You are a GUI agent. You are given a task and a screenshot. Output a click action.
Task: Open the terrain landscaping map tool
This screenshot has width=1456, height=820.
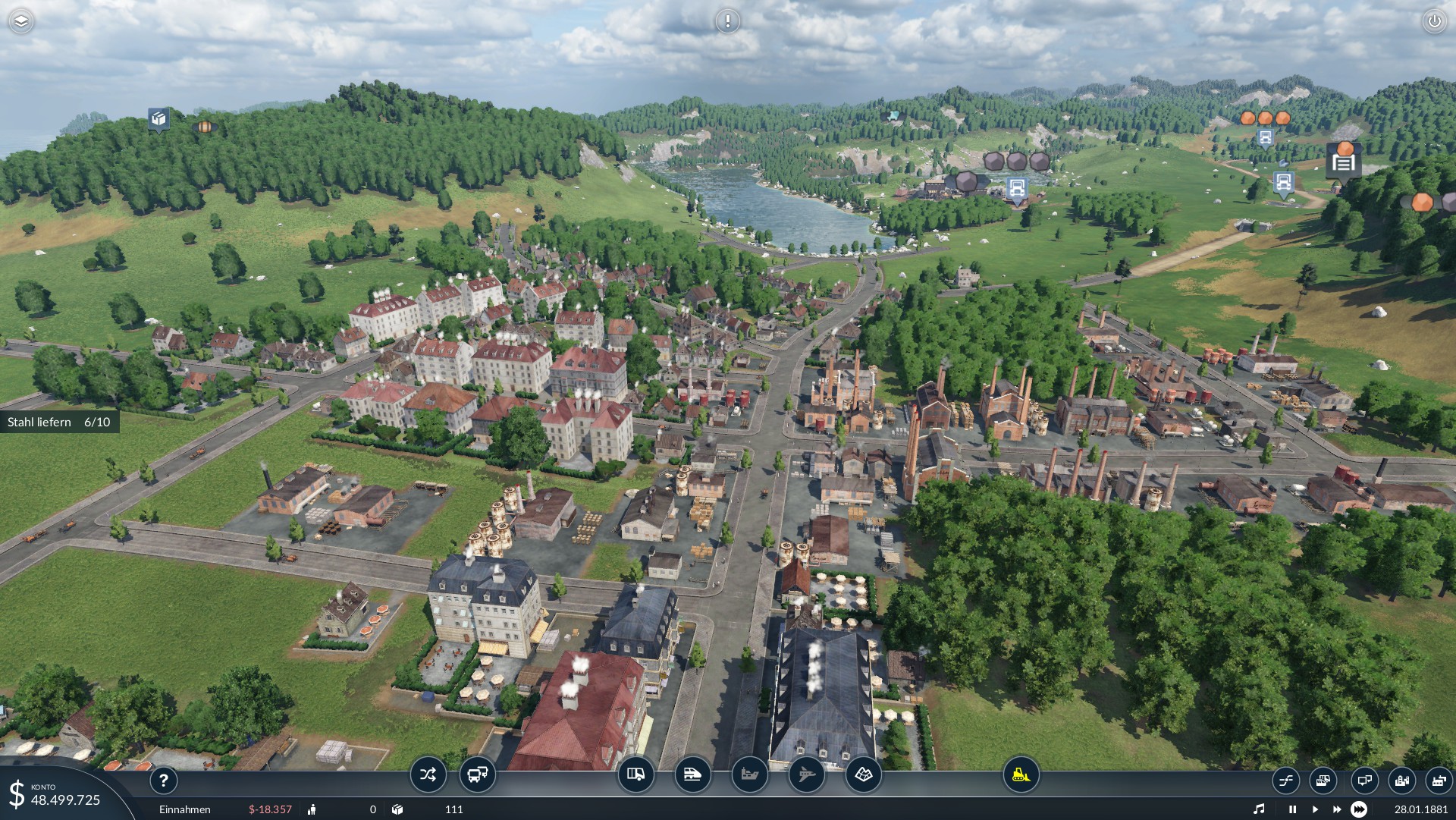point(863,774)
